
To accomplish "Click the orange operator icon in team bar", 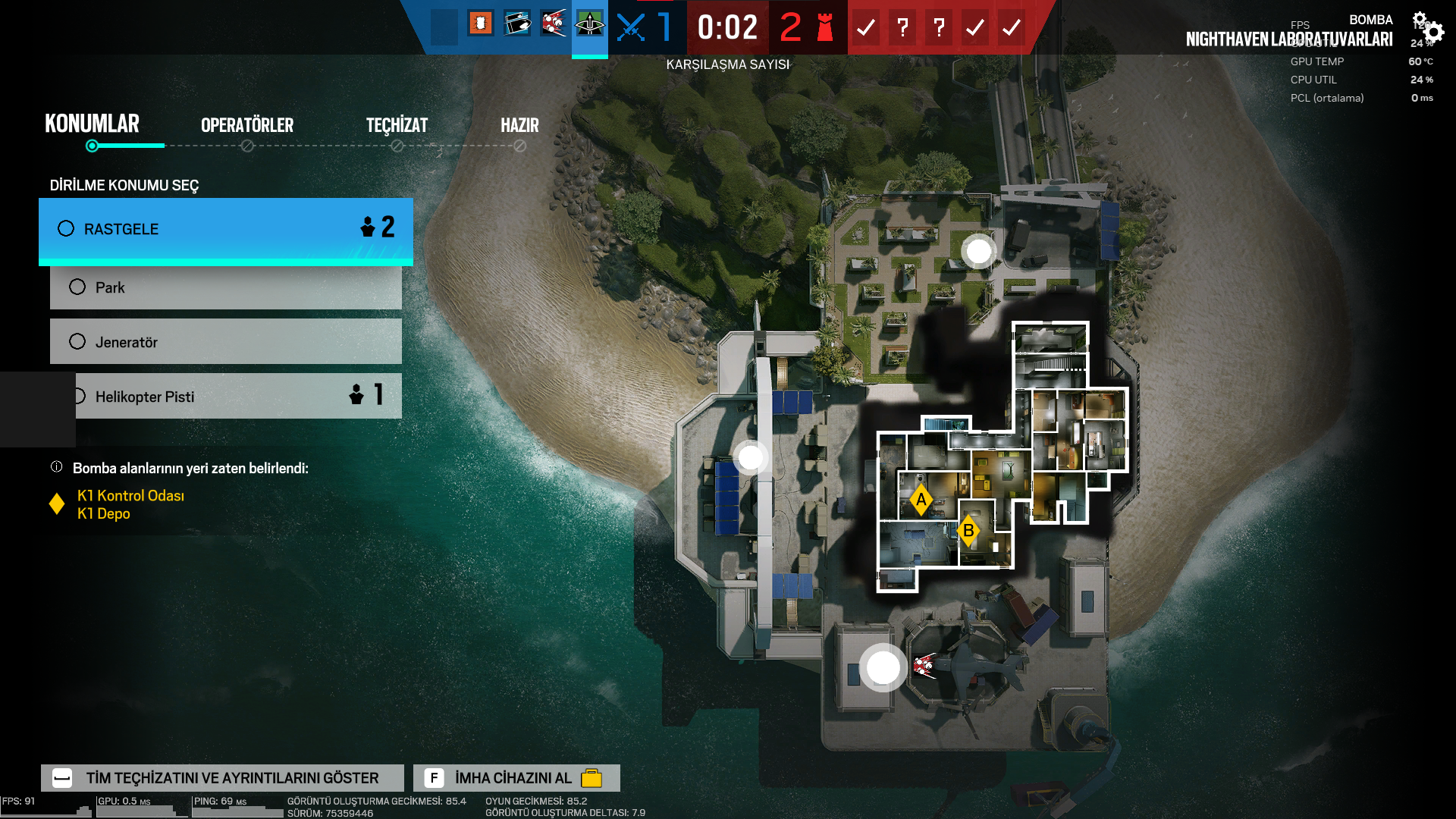I will pos(480,24).
